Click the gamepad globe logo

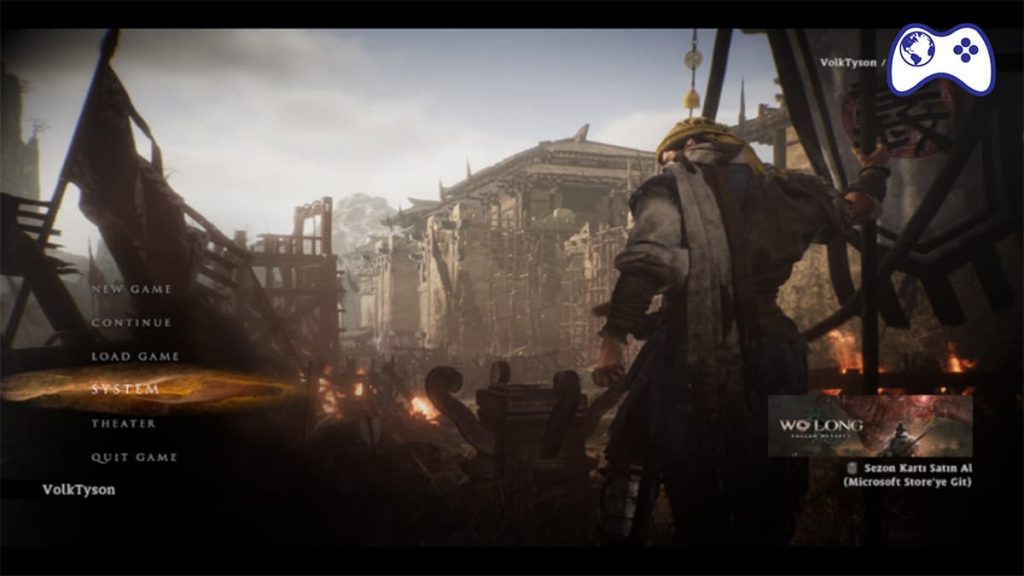tap(940, 57)
